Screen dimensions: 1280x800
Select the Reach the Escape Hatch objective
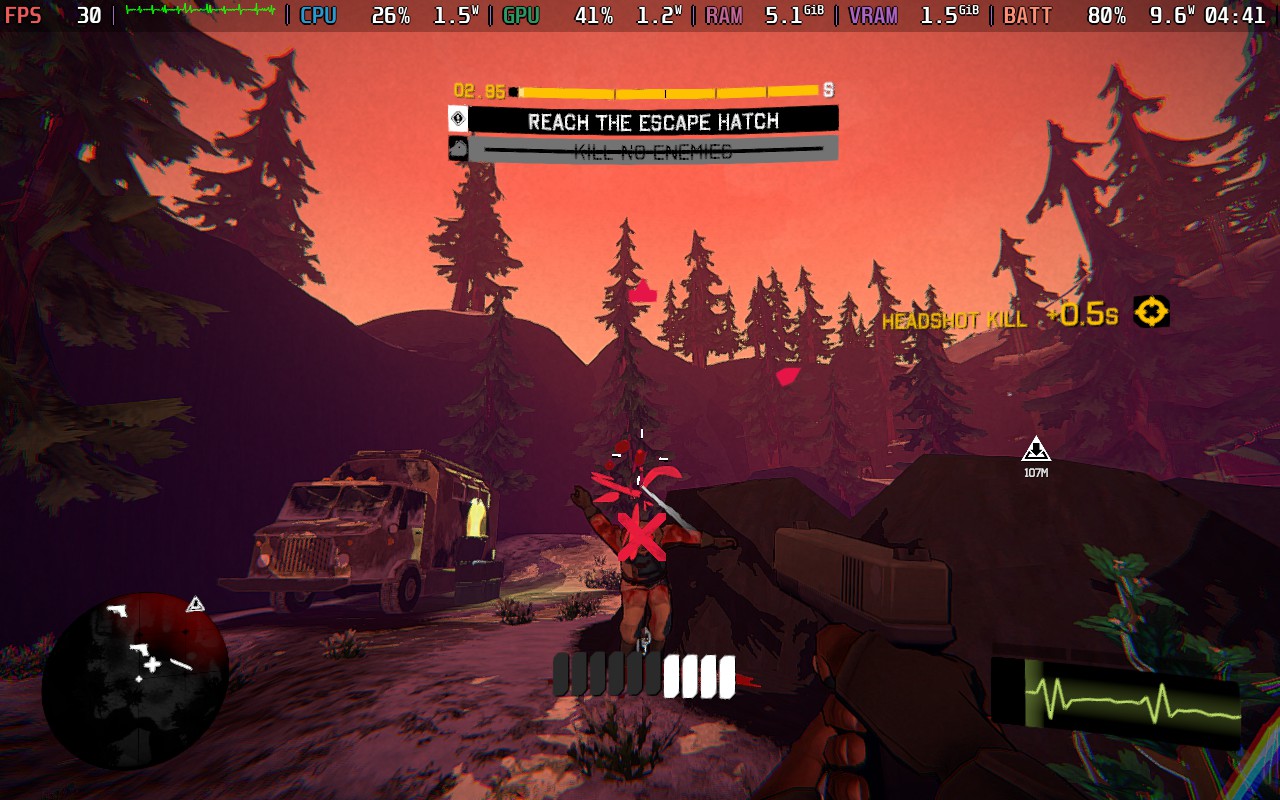tap(652, 121)
